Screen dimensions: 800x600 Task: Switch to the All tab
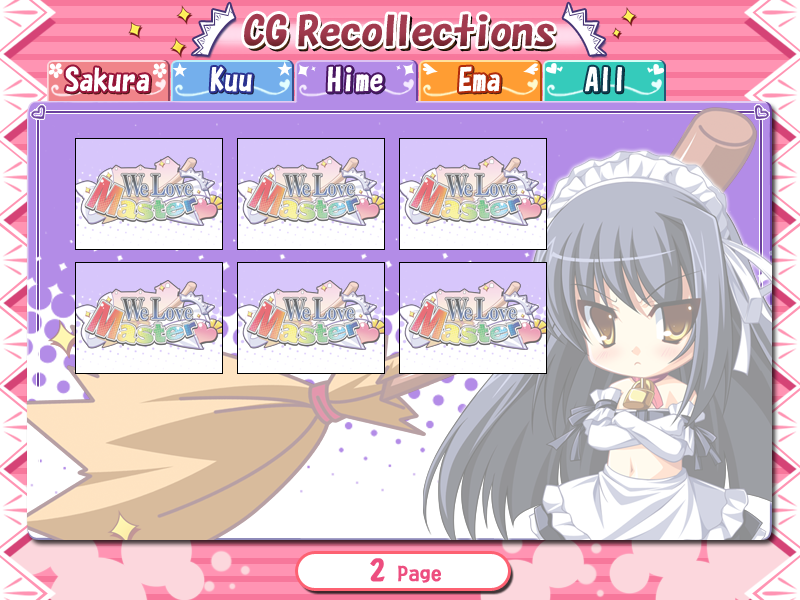604,81
